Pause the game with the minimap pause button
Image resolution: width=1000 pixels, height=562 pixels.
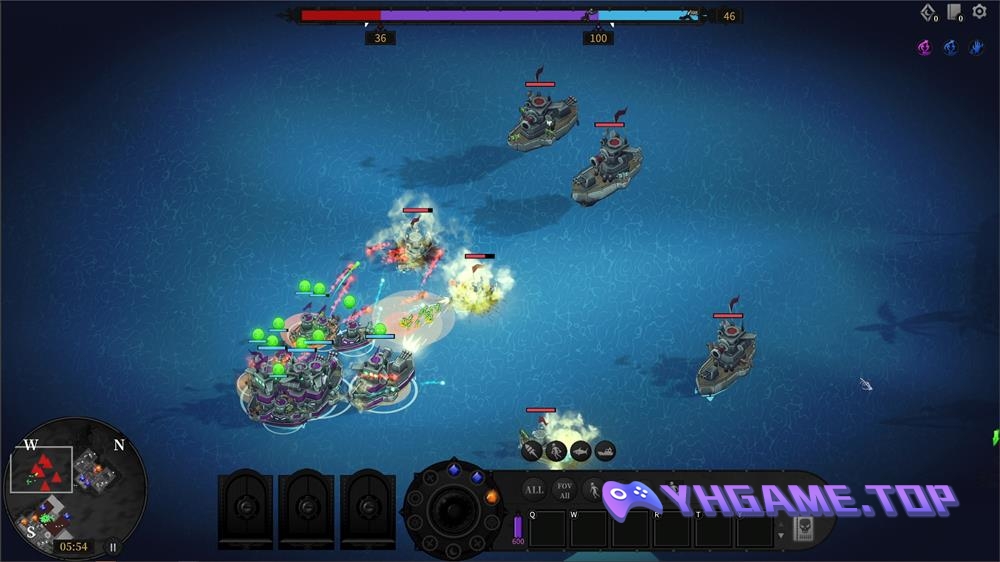113,547
